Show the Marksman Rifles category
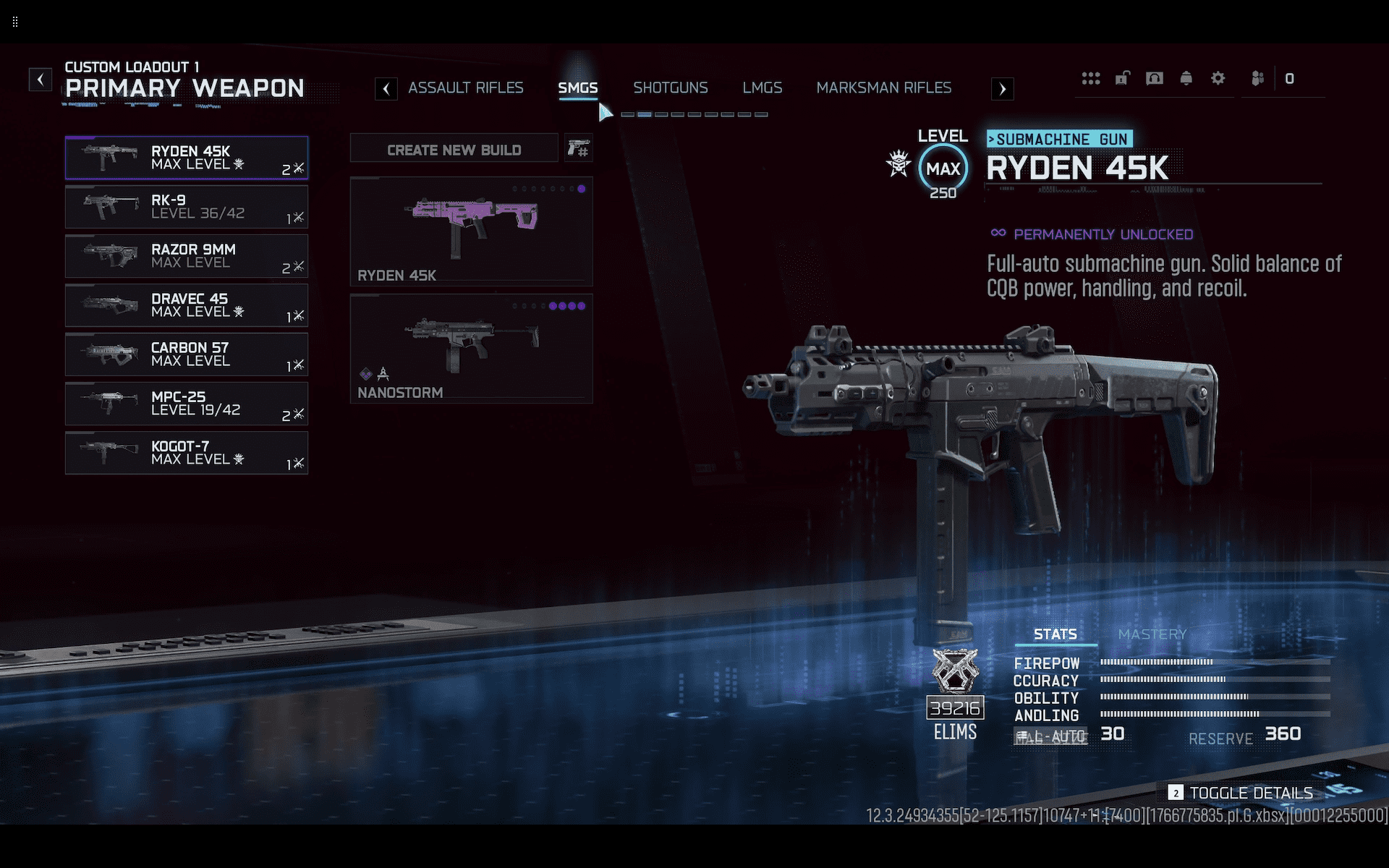This screenshot has height=868, width=1389. coord(883,88)
